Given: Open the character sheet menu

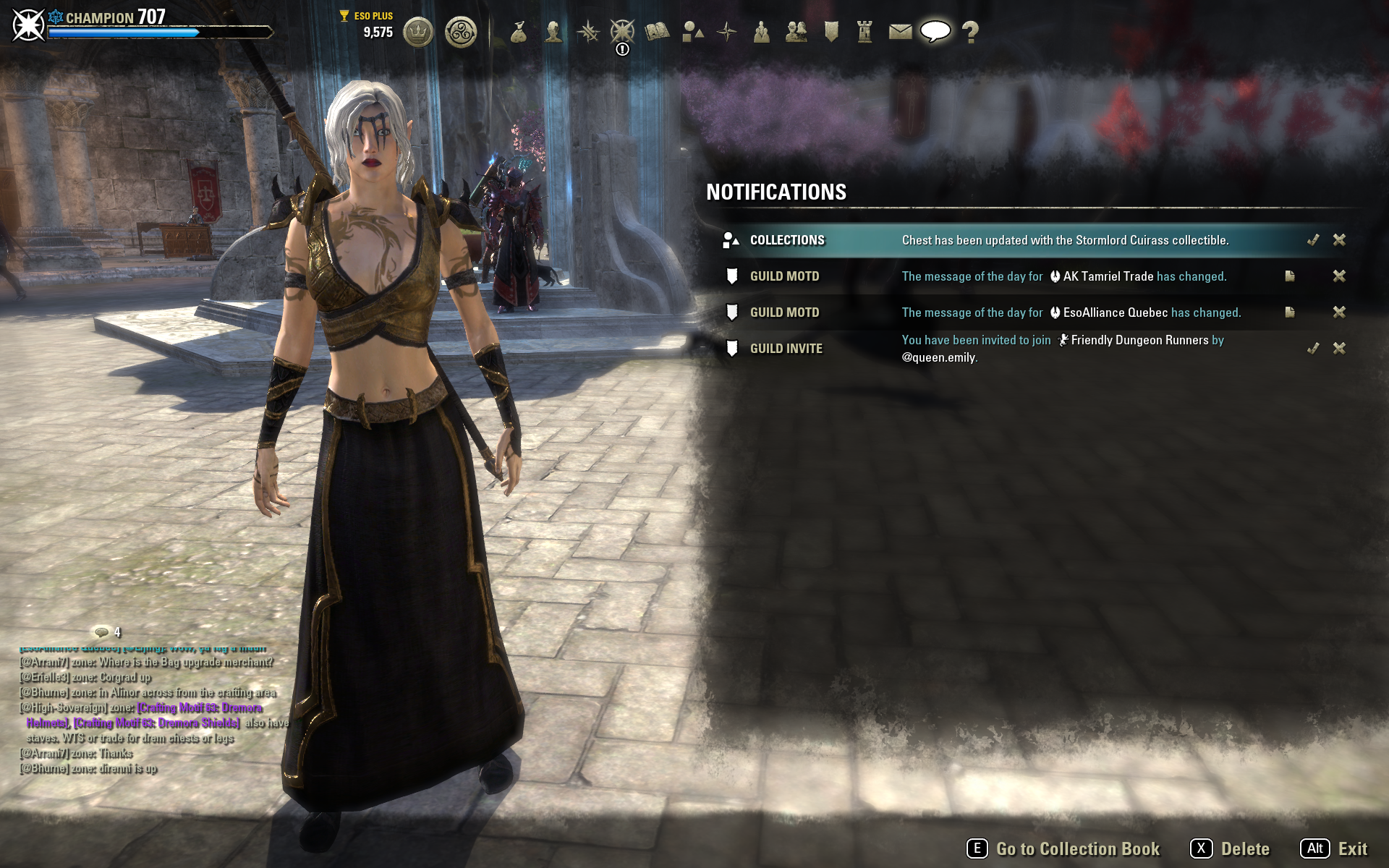Looking at the screenshot, I should pos(553,32).
